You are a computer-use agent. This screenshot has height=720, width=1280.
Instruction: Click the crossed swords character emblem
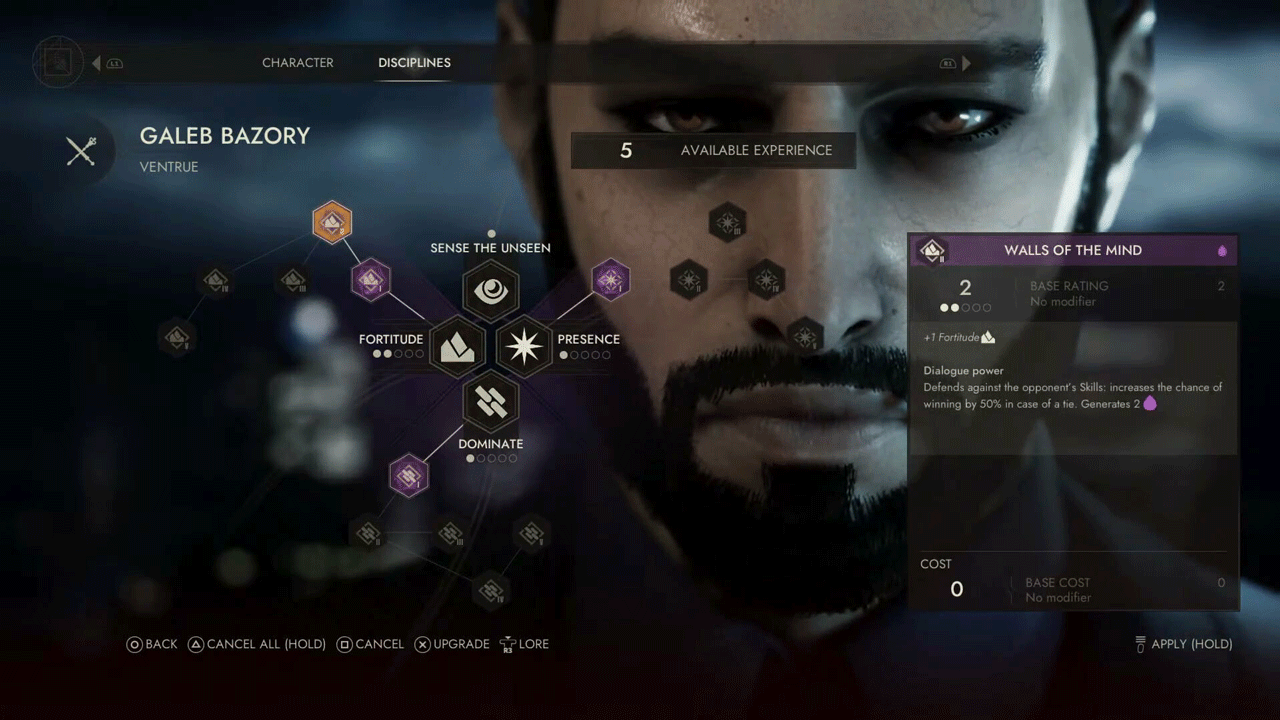tap(81, 151)
